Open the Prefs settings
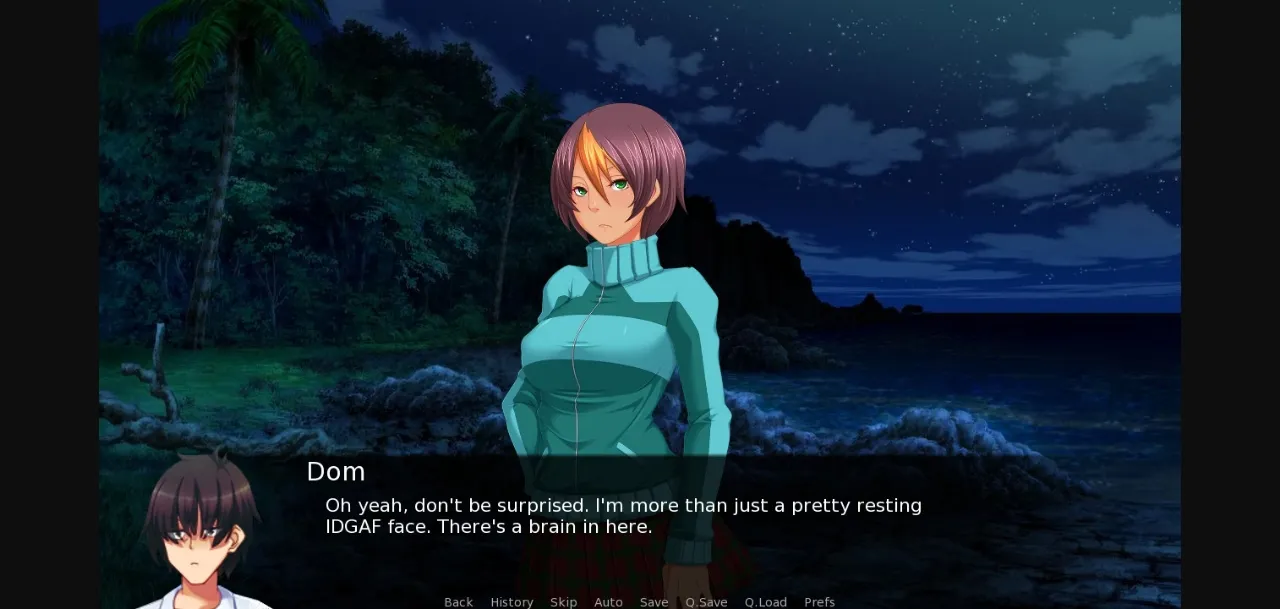1280x609 pixels. [x=819, y=602]
